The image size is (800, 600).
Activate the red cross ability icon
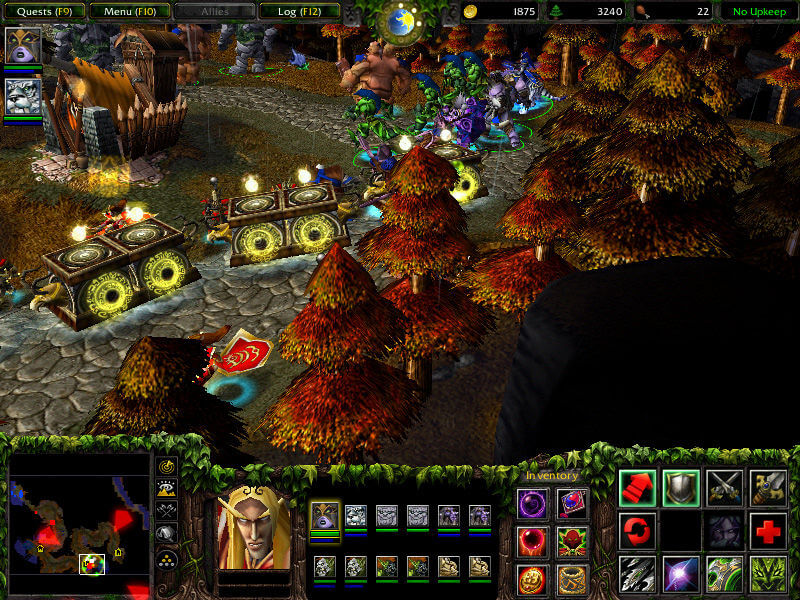pyautogui.click(x=768, y=530)
